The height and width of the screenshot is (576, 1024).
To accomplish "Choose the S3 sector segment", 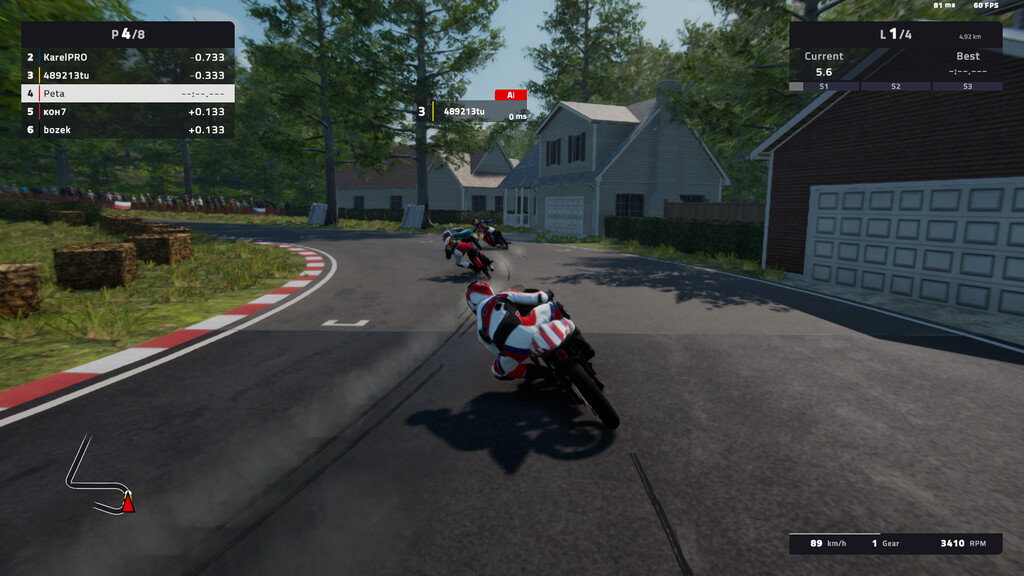I will click(967, 87).
